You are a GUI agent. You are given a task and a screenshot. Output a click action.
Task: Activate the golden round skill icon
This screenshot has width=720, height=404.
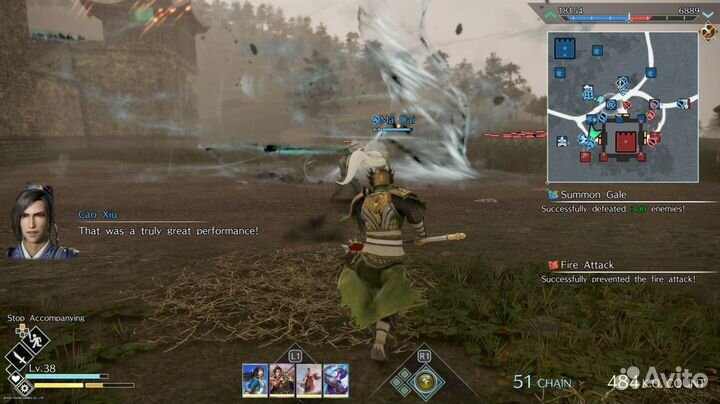pos(425,380)
